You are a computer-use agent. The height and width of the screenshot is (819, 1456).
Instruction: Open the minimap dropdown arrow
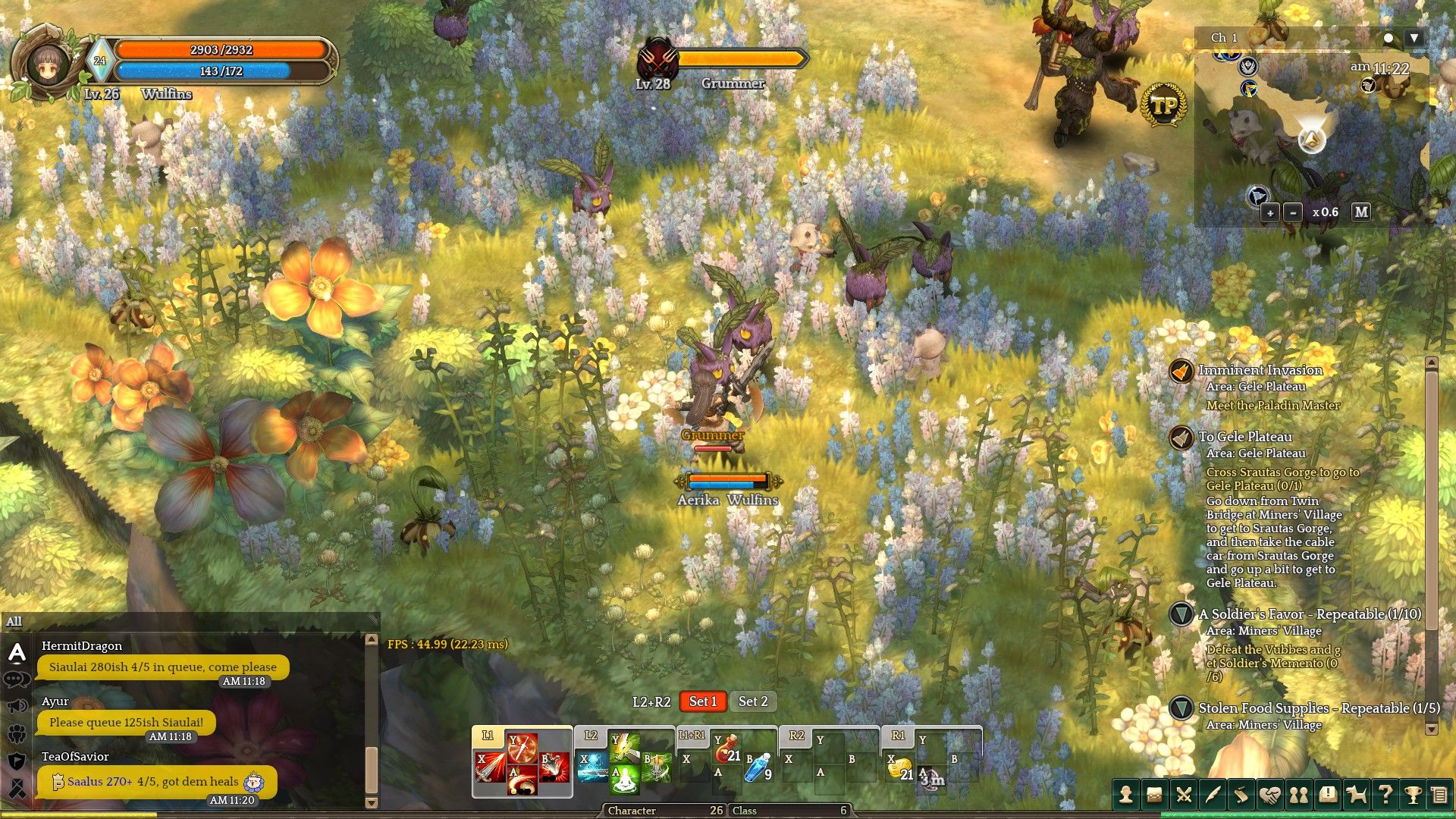coord(1413,36)
